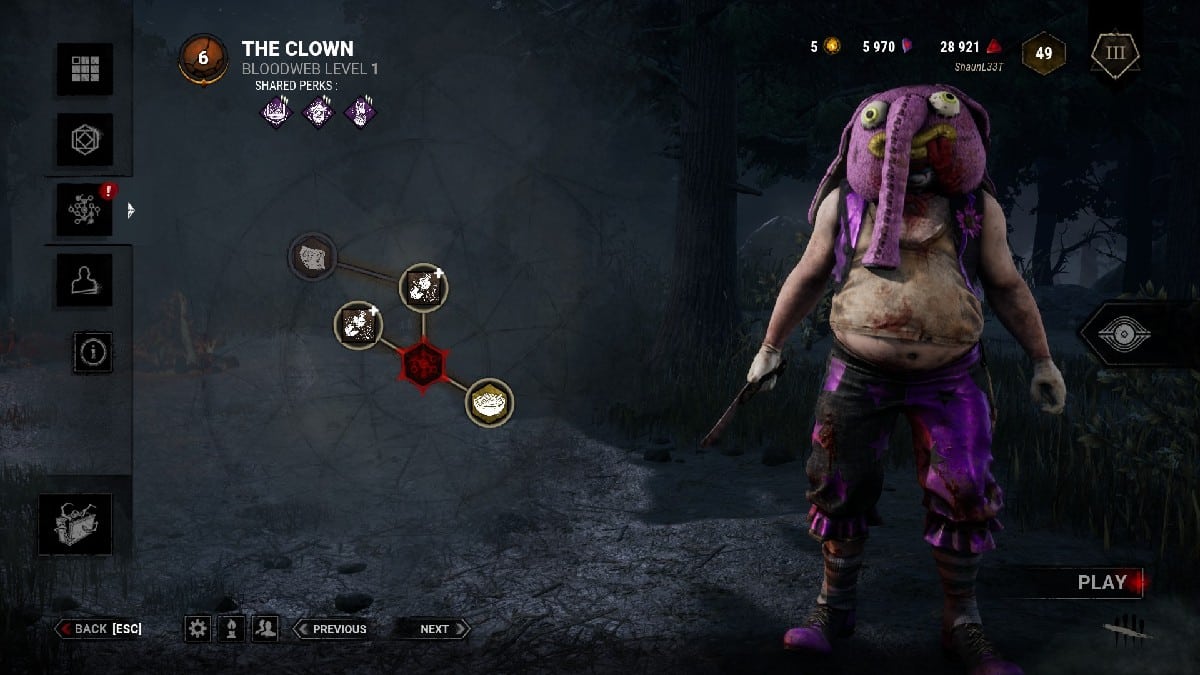Open the friends list icon

point(265,628)
